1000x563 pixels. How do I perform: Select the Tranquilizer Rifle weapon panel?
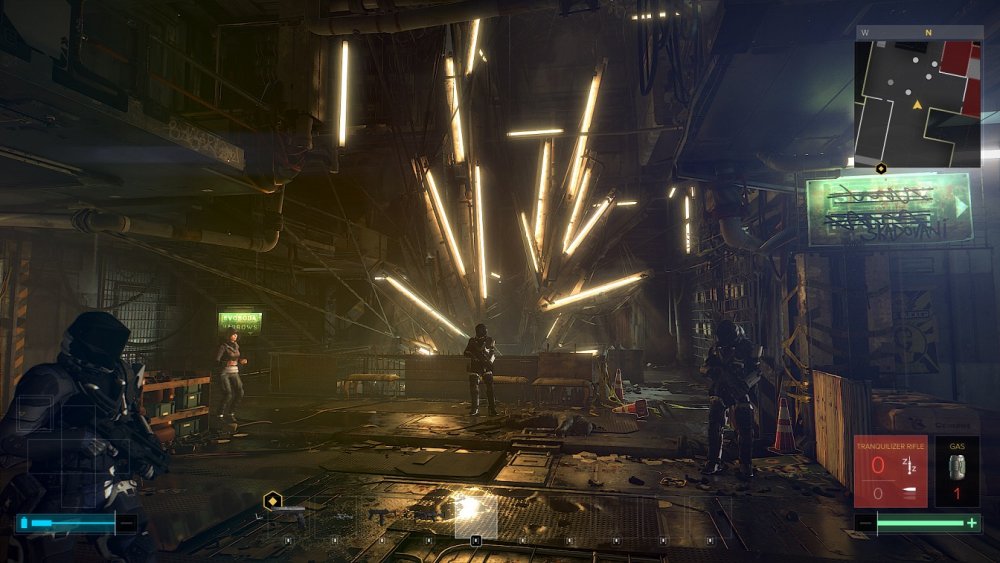[x=890, y=471]
